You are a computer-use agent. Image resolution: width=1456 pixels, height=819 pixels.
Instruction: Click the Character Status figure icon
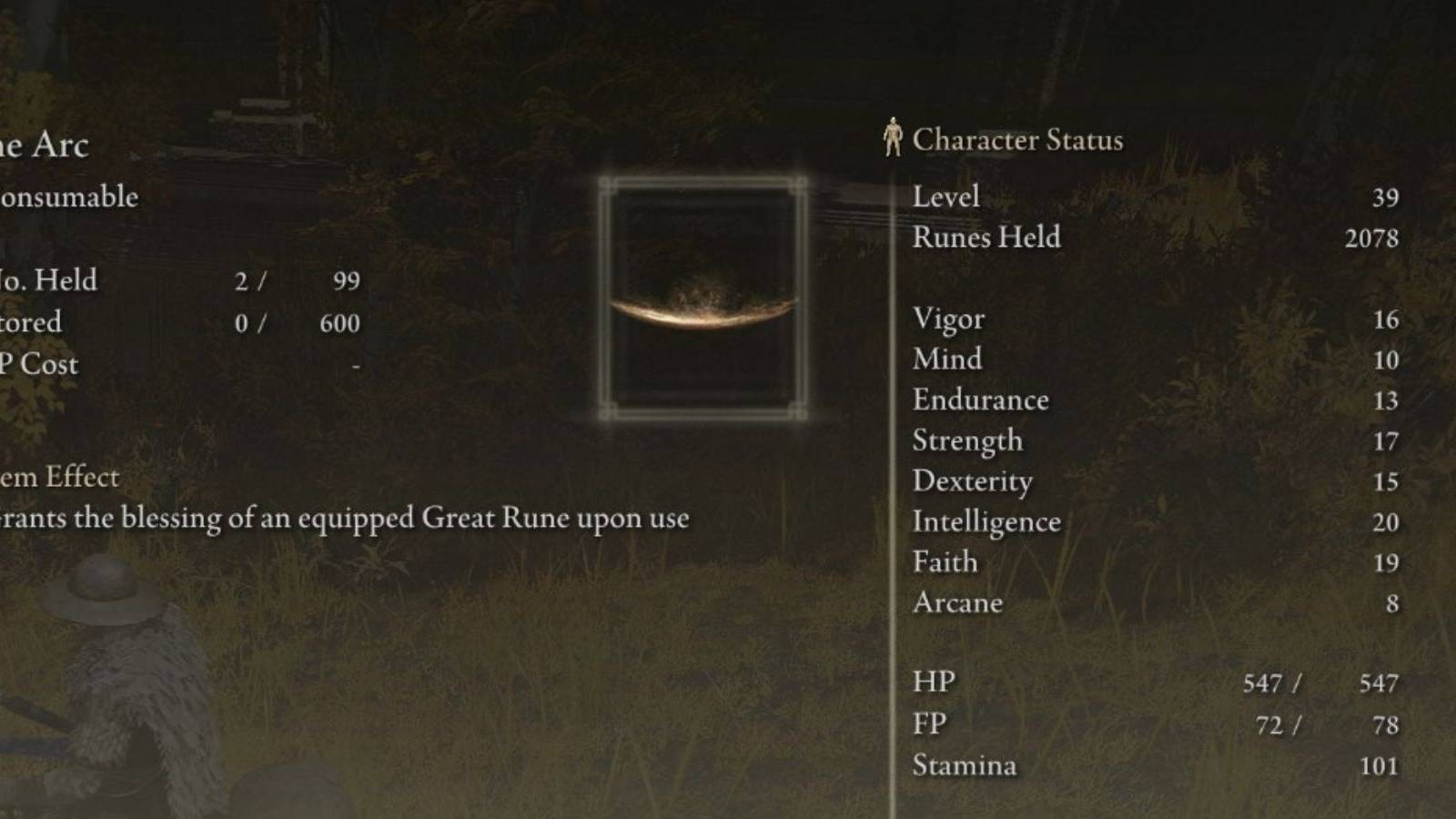click(x=893, y=138)
